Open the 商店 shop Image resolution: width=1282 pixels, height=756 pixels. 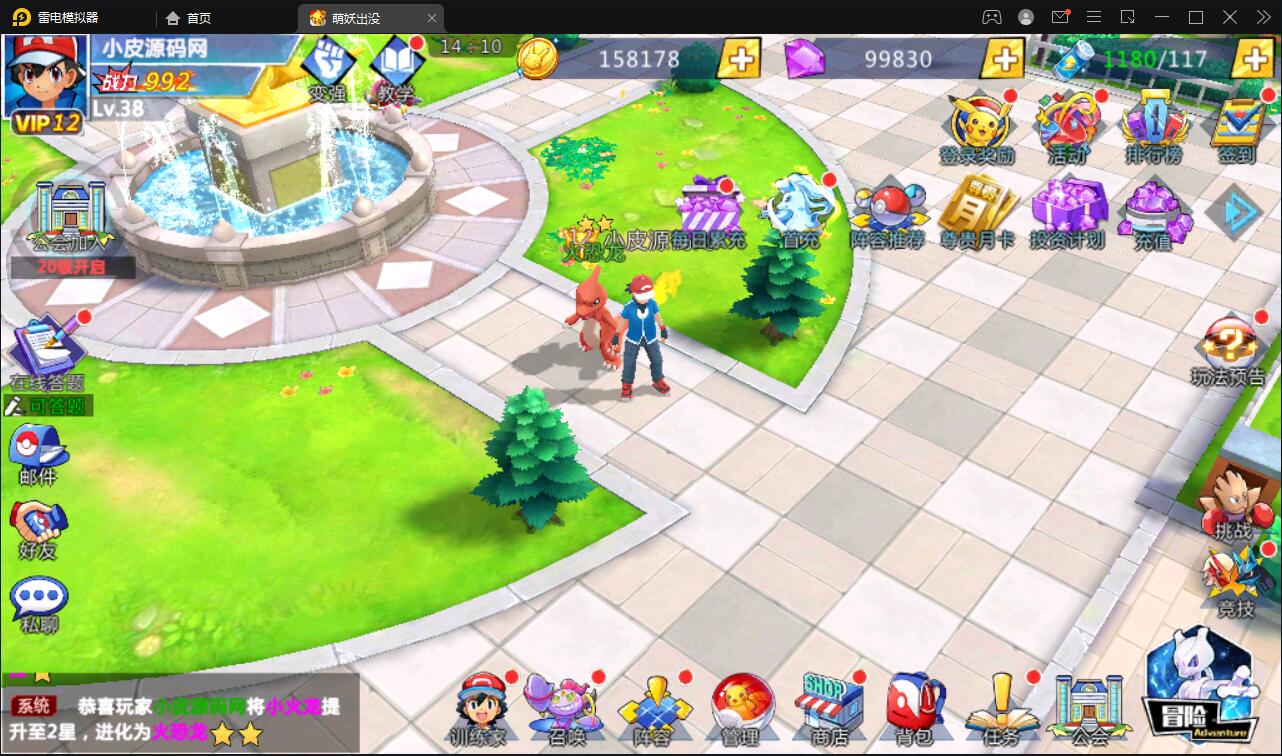(829, 706)
